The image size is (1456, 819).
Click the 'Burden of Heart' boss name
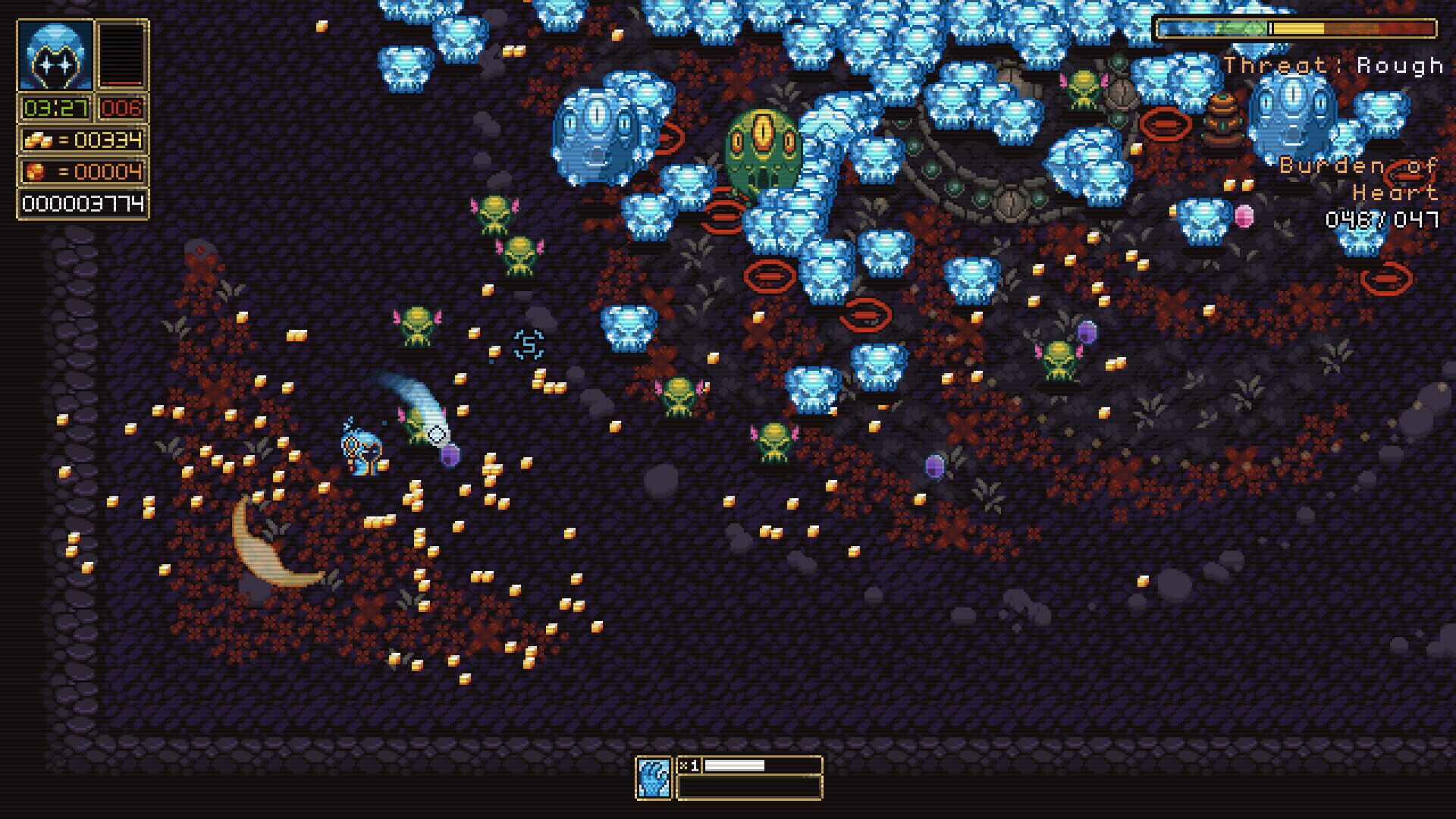pyautogui.click(x=1357, y=178)
